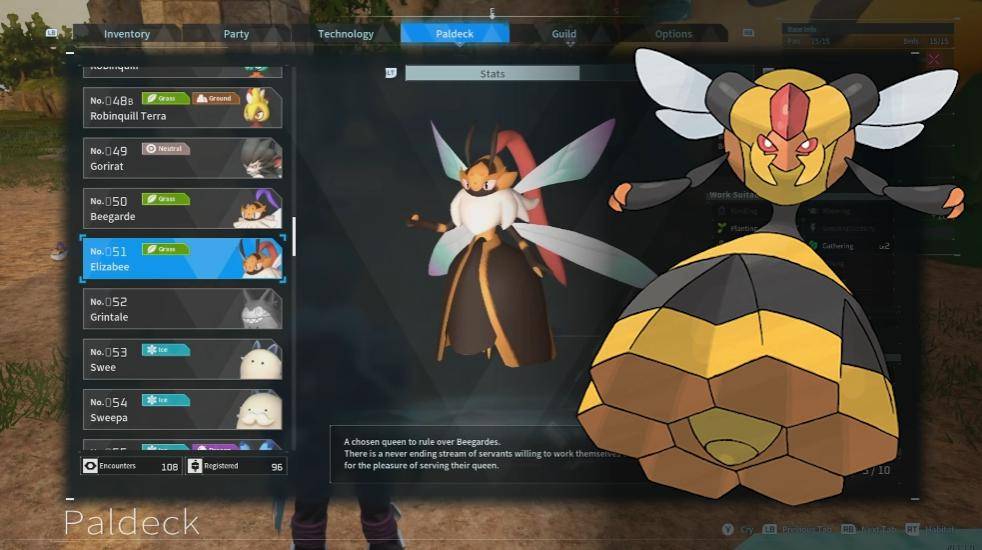
Task: Go to the Technology tab
Action: (345, 34)
